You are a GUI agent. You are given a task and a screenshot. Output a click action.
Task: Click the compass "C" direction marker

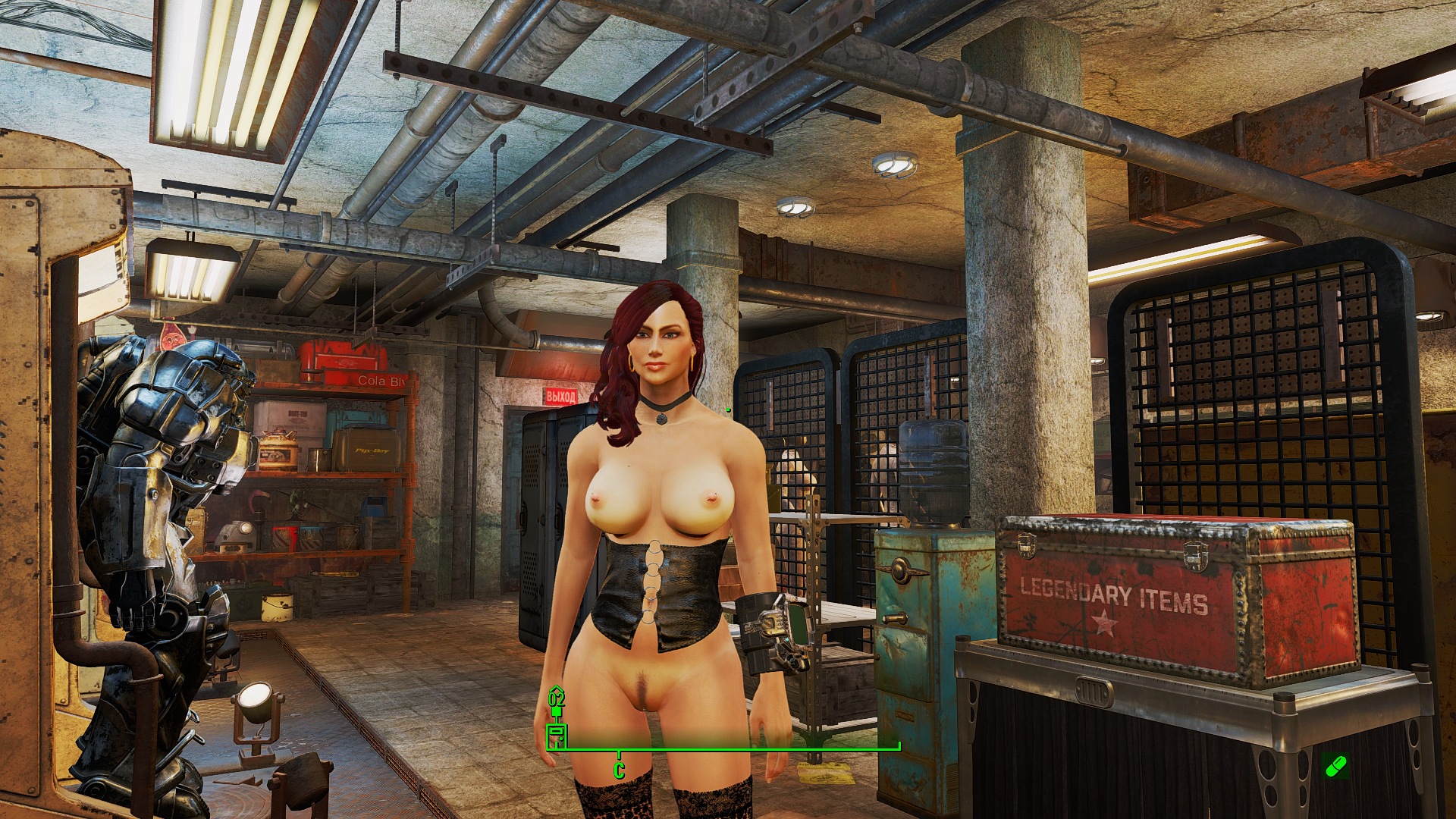[619, 770]
